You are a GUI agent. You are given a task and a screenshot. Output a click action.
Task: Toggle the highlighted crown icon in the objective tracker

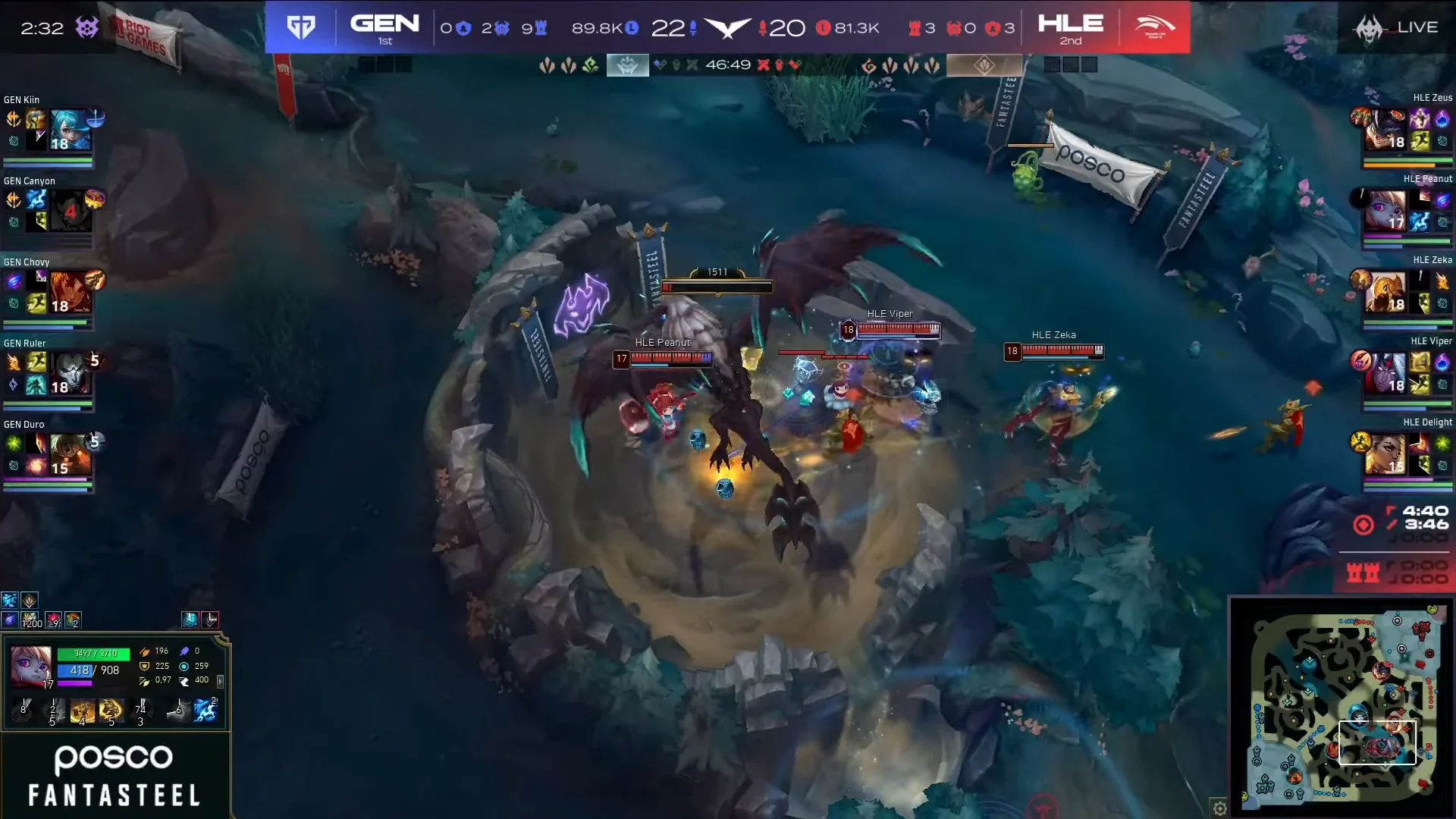pyautogui.click(x=627, y=64)
